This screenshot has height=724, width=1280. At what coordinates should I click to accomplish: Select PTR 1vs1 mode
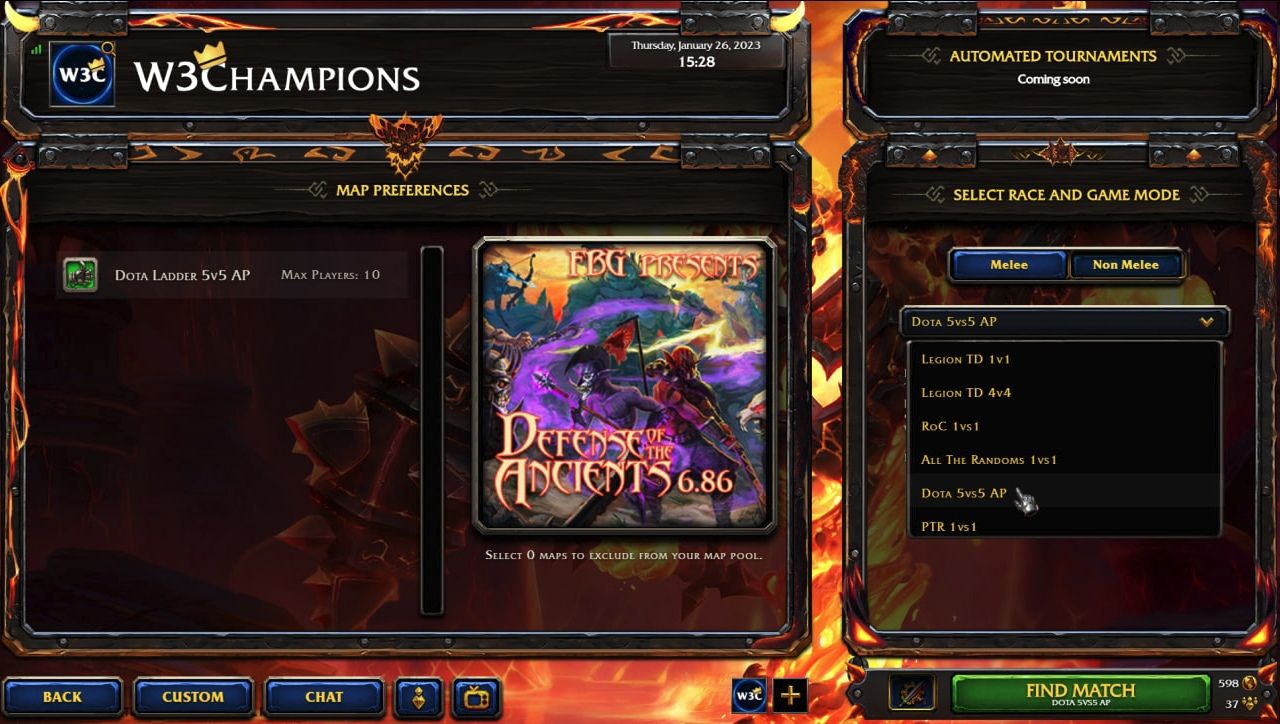click(x=949, y=527)
